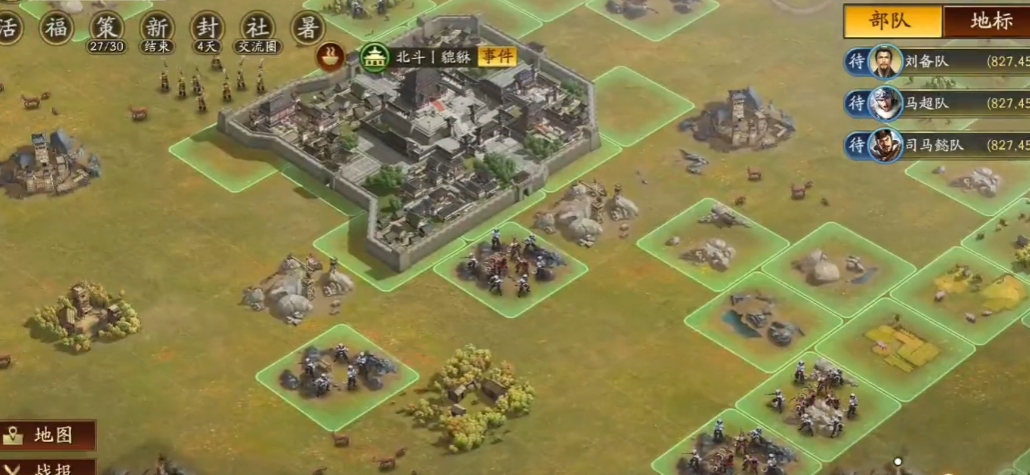Open the yellow 事件 event button

(497, 56)
